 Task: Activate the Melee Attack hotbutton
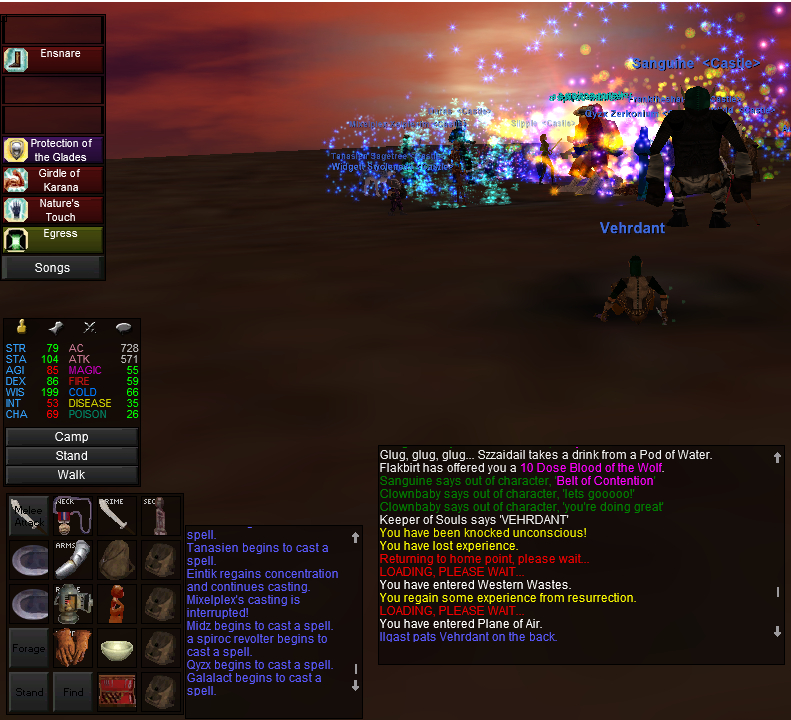28,514
